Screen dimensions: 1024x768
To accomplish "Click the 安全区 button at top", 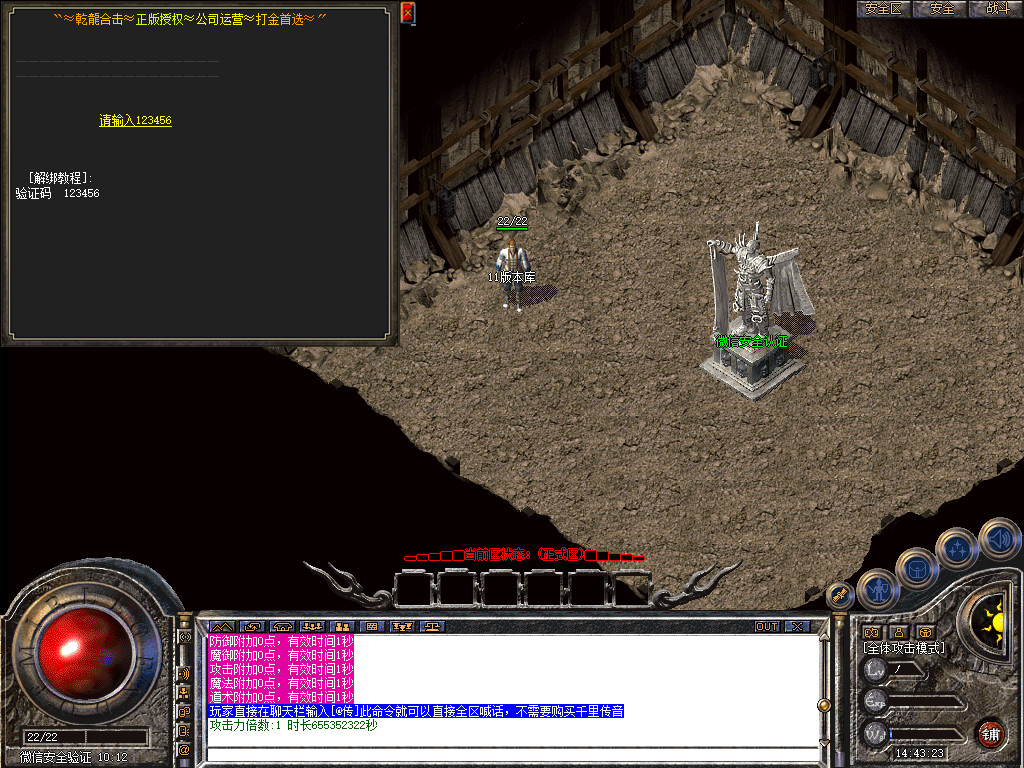I will pyautogui.click(x=883, y=9).
